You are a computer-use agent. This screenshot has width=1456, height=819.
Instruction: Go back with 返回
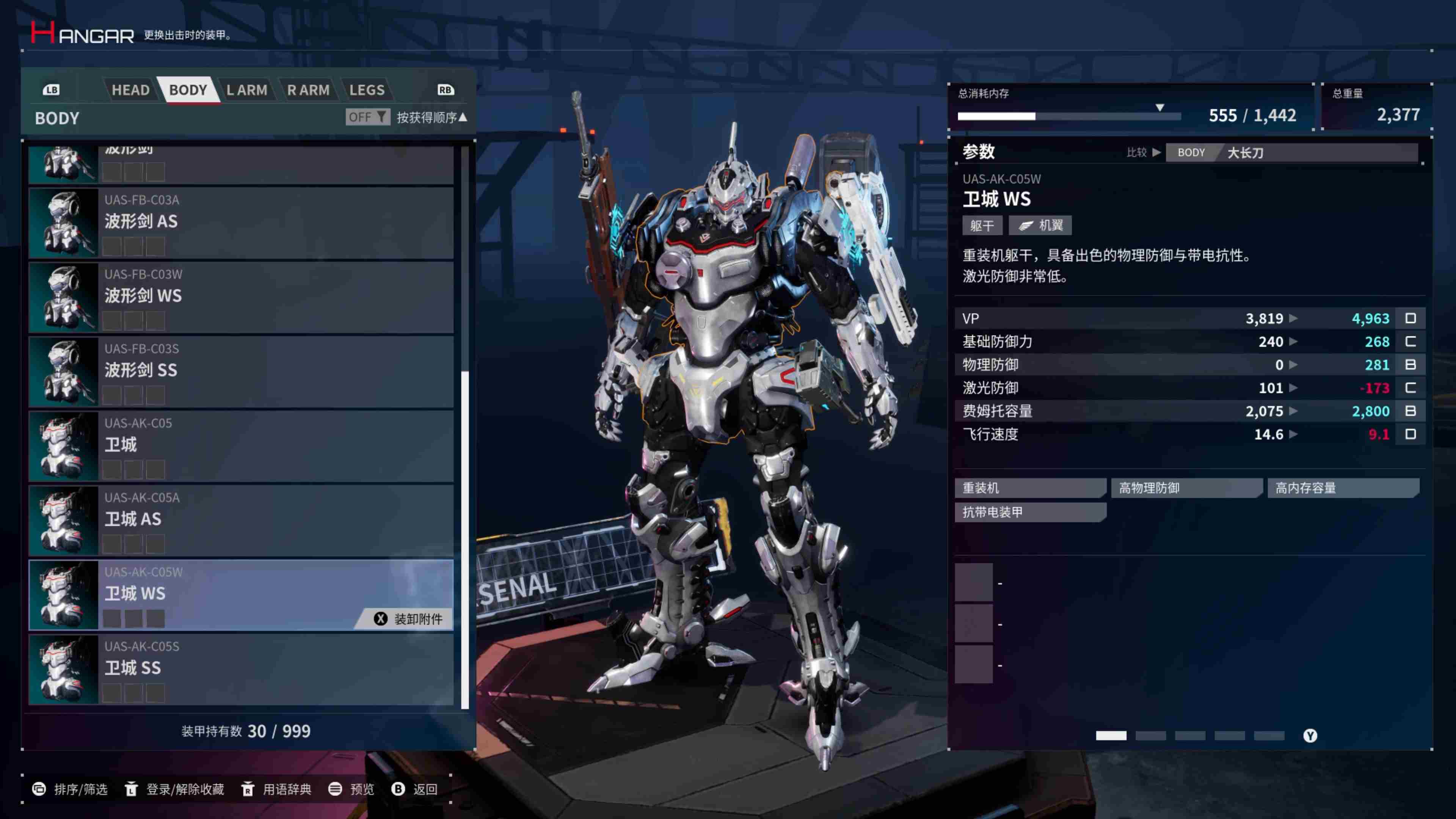click(x=415, y=789)
